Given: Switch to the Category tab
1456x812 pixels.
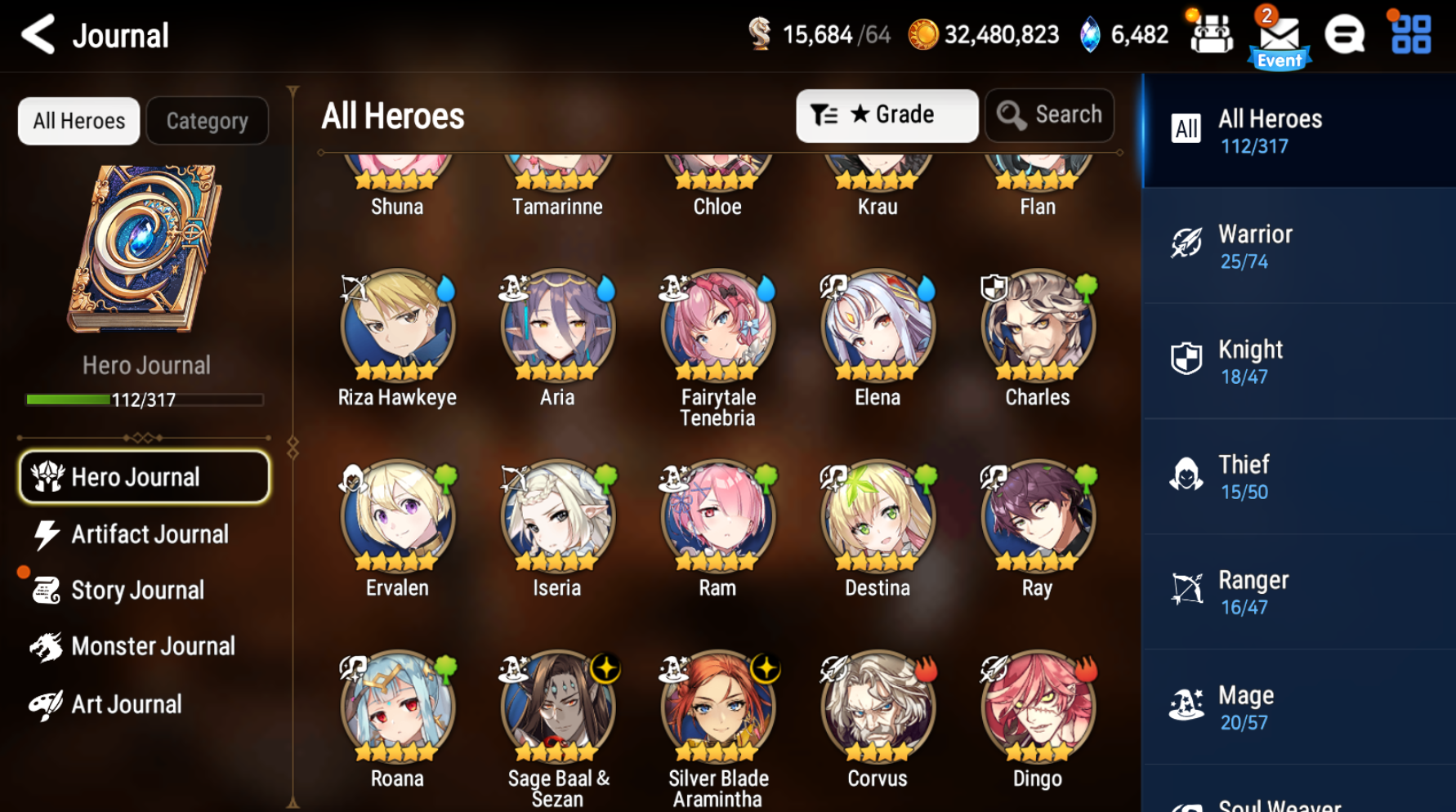Looking at the screenshot, I should point(208,120).
